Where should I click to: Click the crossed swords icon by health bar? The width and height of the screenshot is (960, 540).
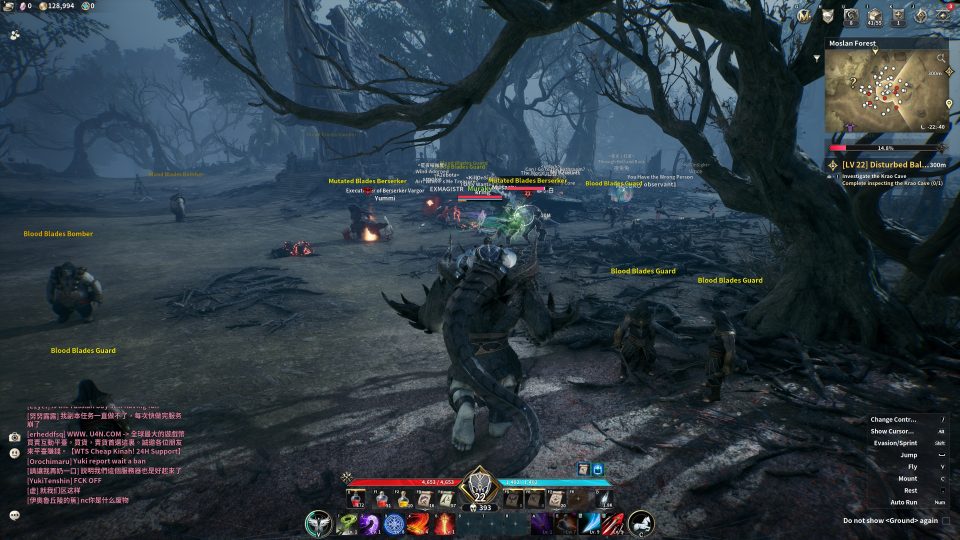346,477
